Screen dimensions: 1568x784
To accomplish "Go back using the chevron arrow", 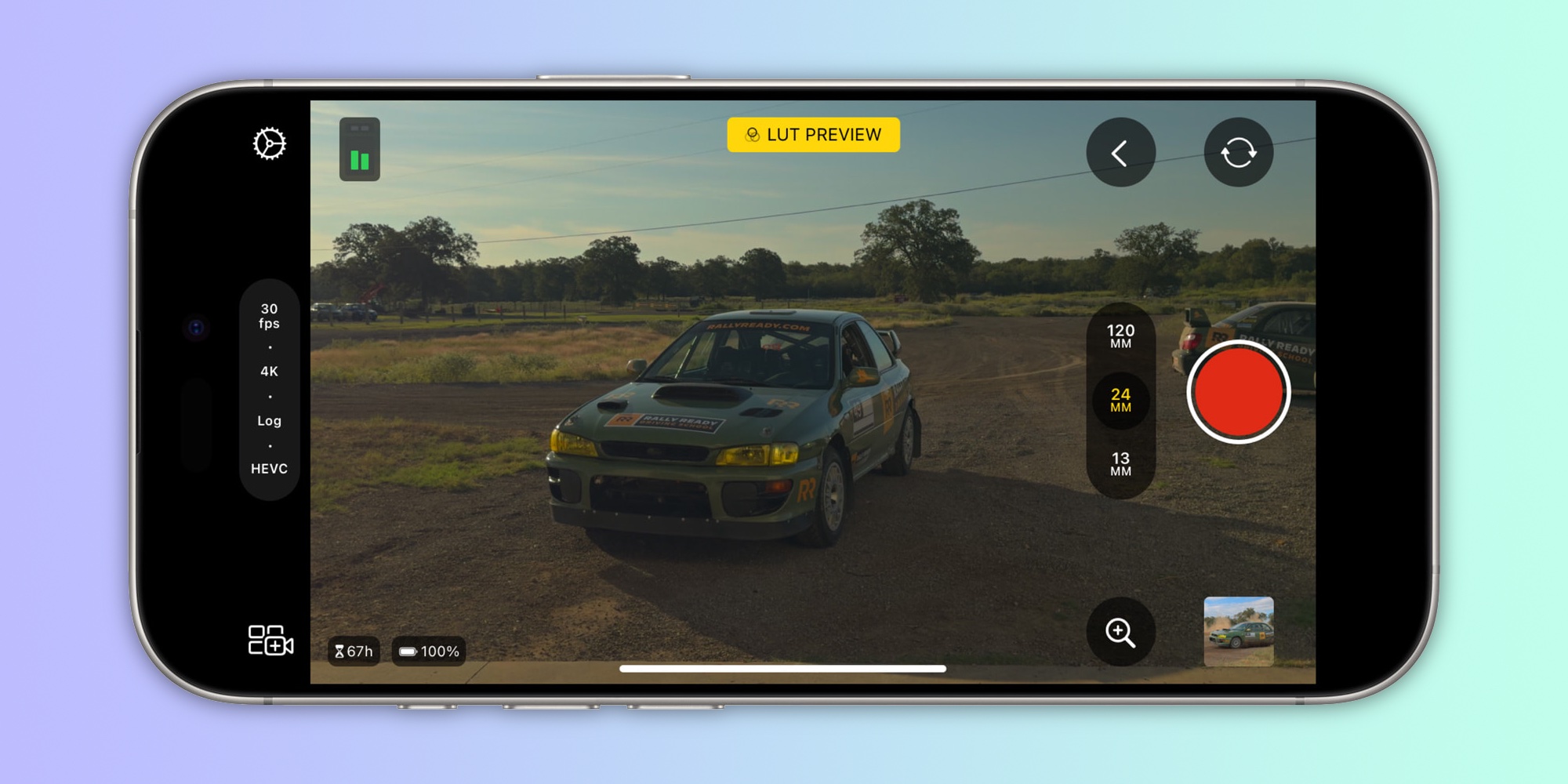I will click(x=1121, y=152).
